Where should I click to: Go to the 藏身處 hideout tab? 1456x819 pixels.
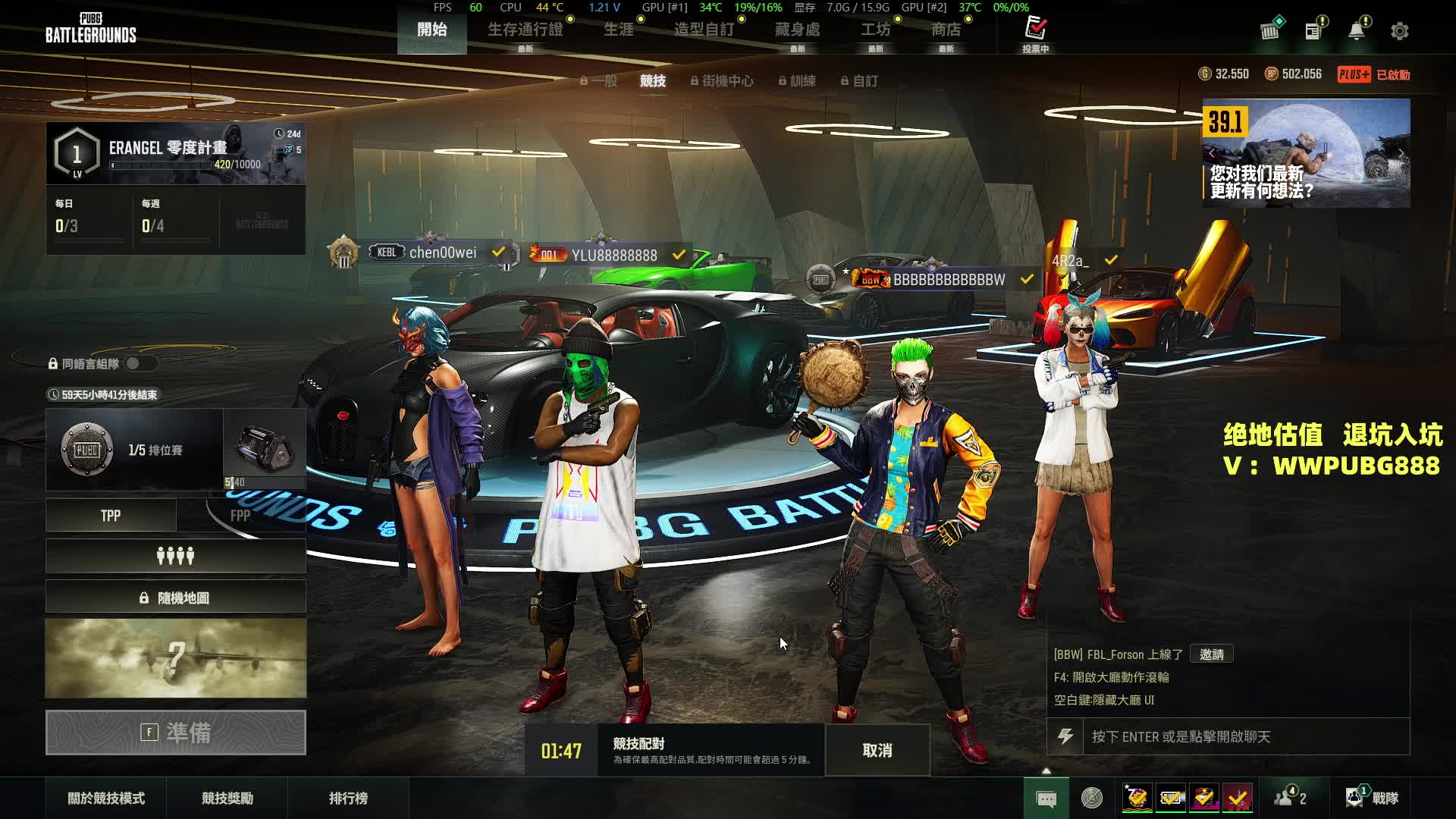pos(797,30)
